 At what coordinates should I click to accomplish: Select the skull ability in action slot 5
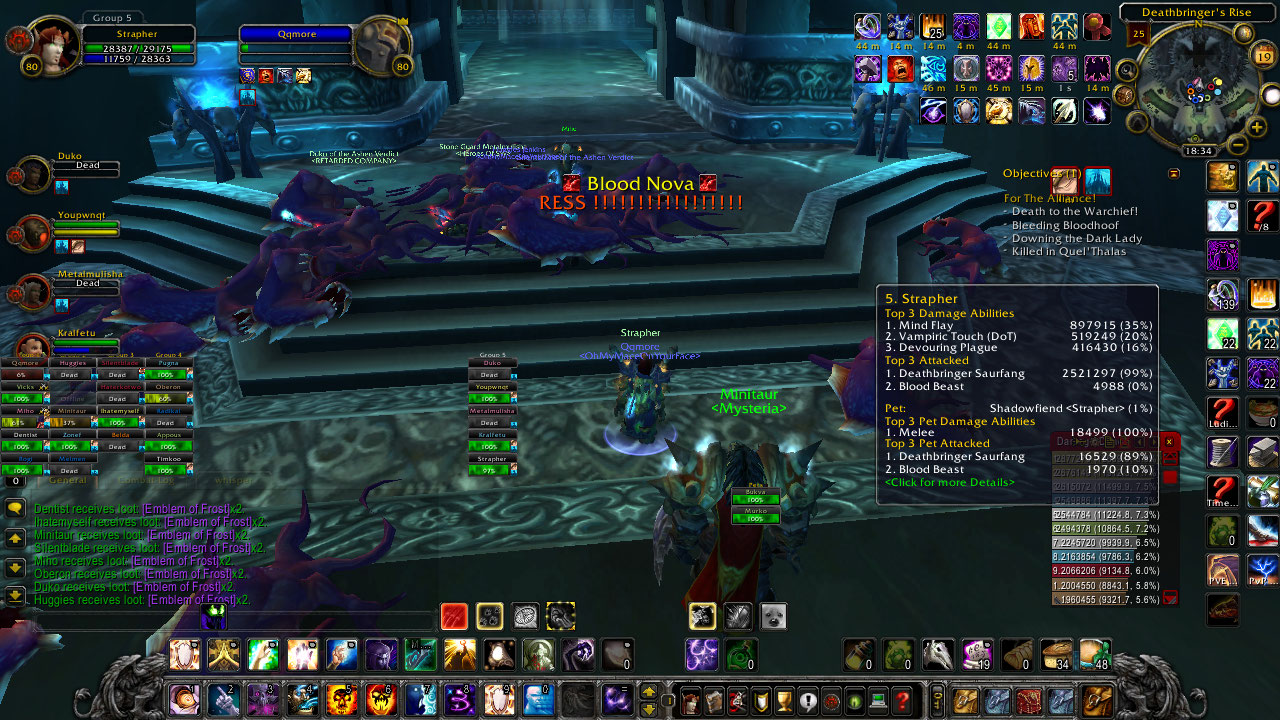tap(341, 699)
